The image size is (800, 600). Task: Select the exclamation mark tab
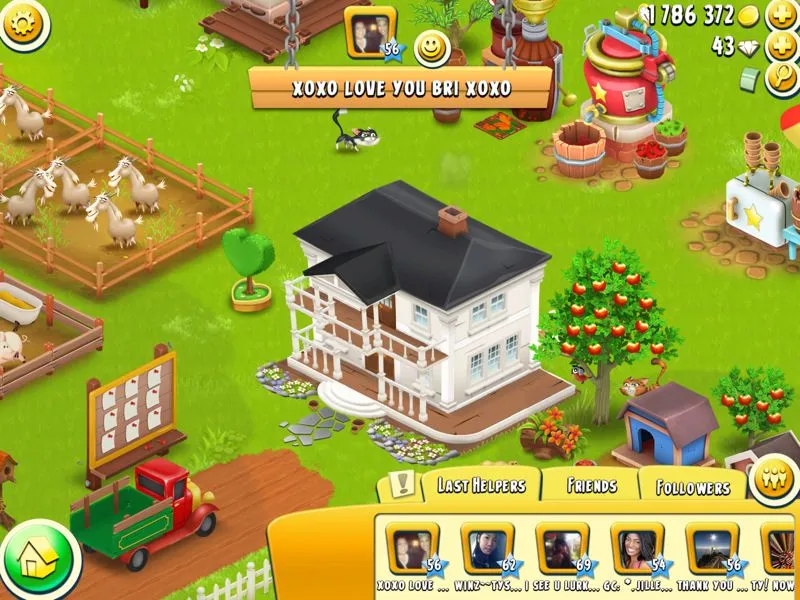402,486
